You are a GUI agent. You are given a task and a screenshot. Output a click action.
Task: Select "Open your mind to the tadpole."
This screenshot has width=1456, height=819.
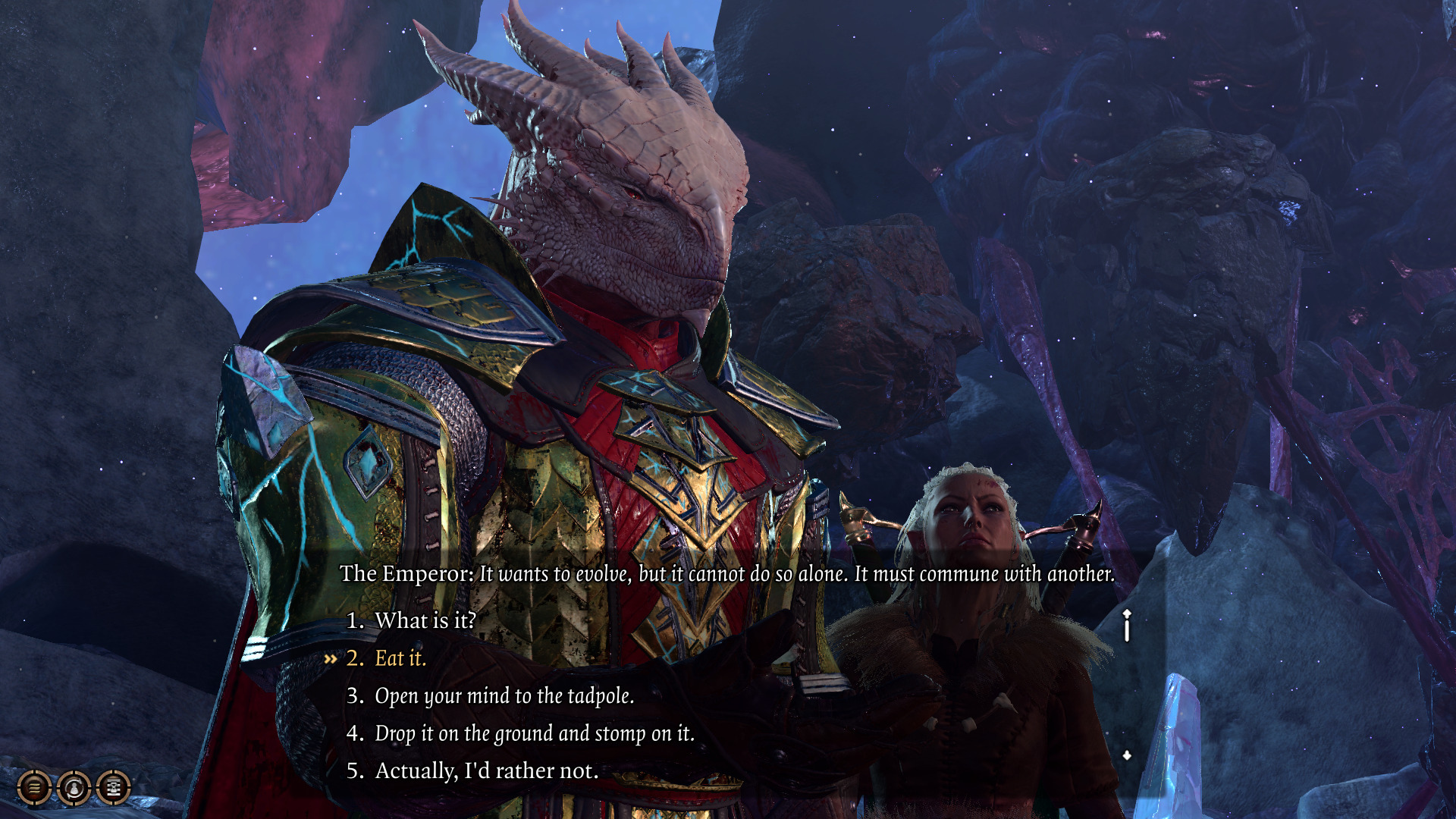[504, 695]
